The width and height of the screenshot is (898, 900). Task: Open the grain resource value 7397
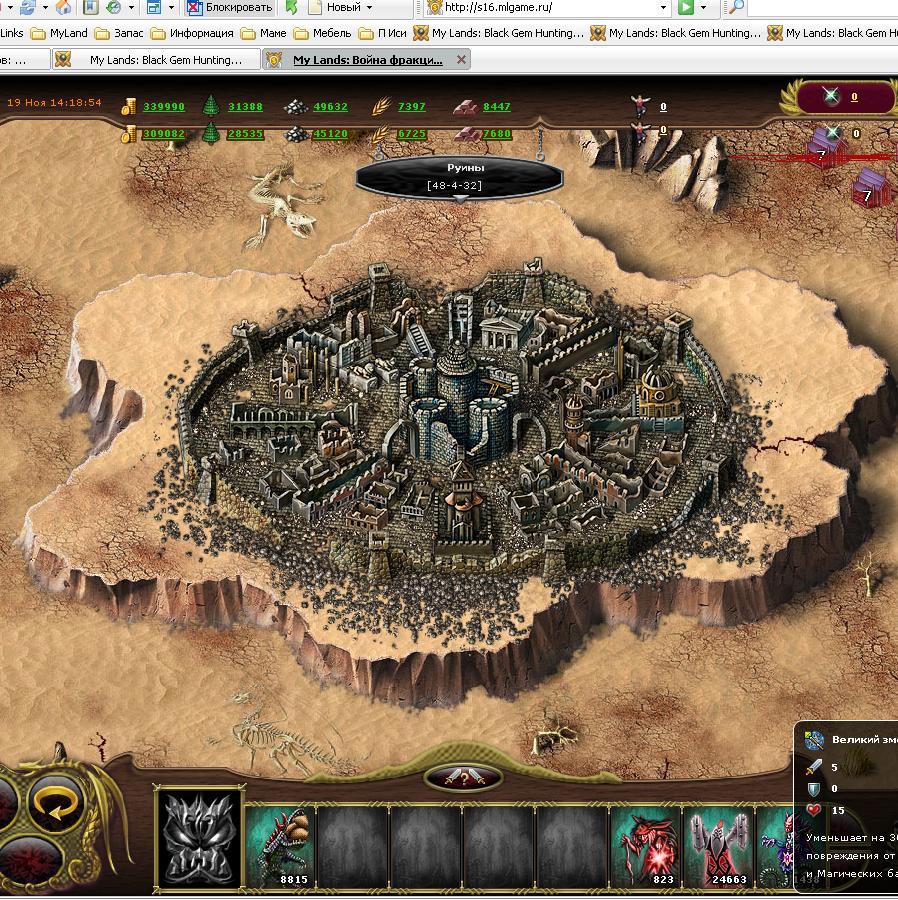(411, 107)
